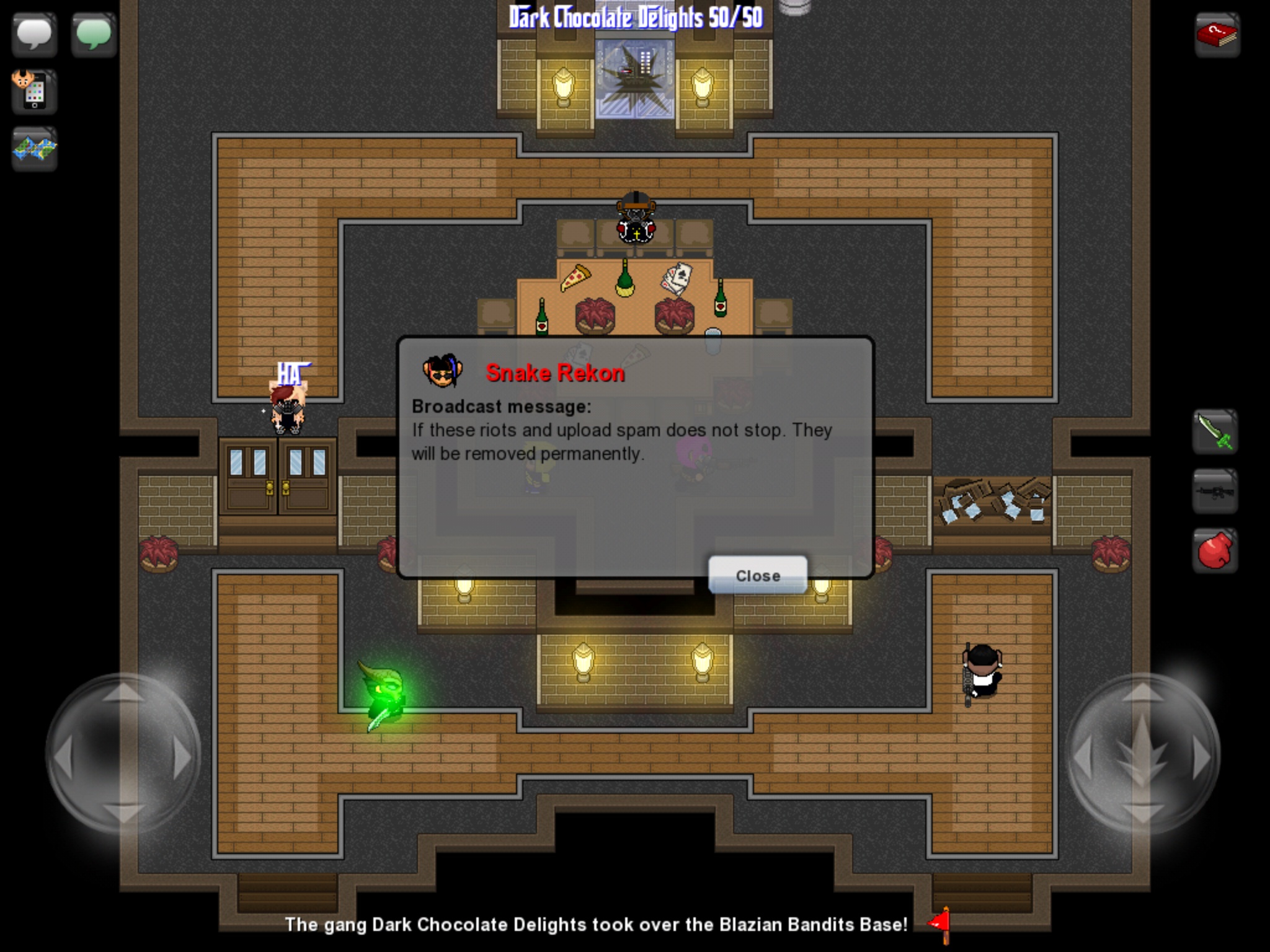Screen dimensions: 1270x952
Task: Open the red help book
Action: (1217, 35)
